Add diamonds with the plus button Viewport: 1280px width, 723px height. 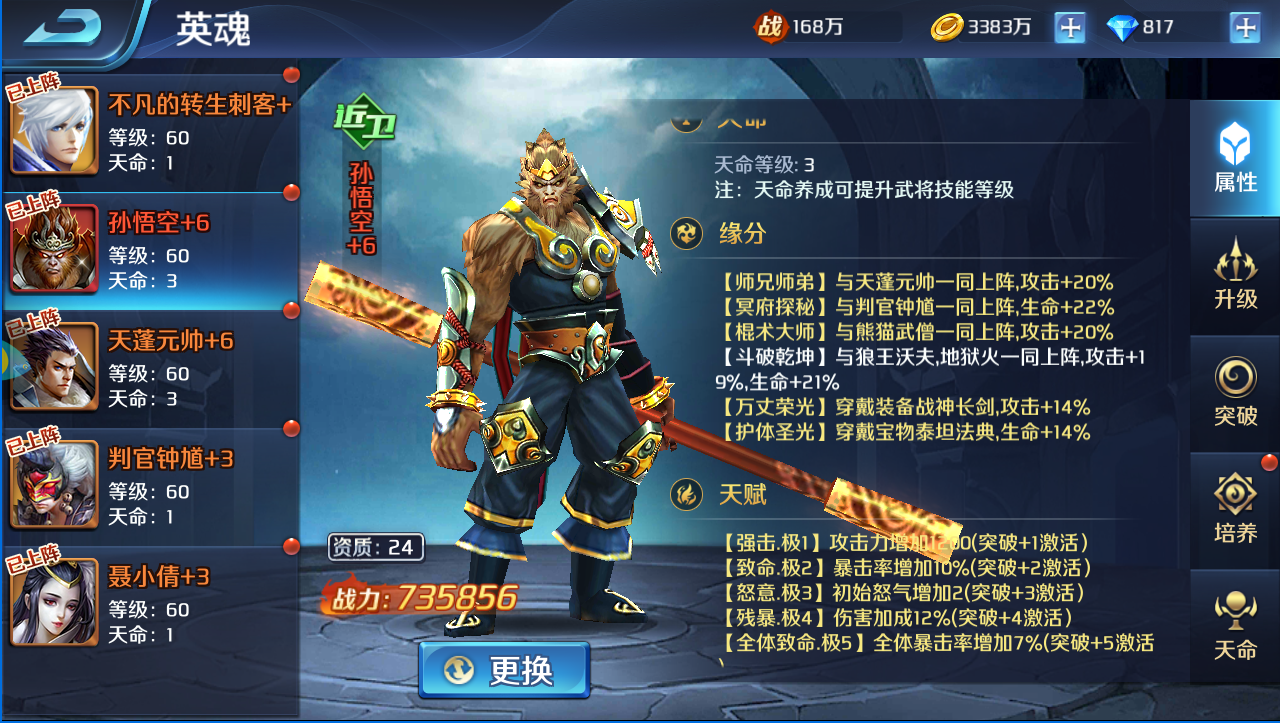pyautogui.click(x=1244, y=28)
